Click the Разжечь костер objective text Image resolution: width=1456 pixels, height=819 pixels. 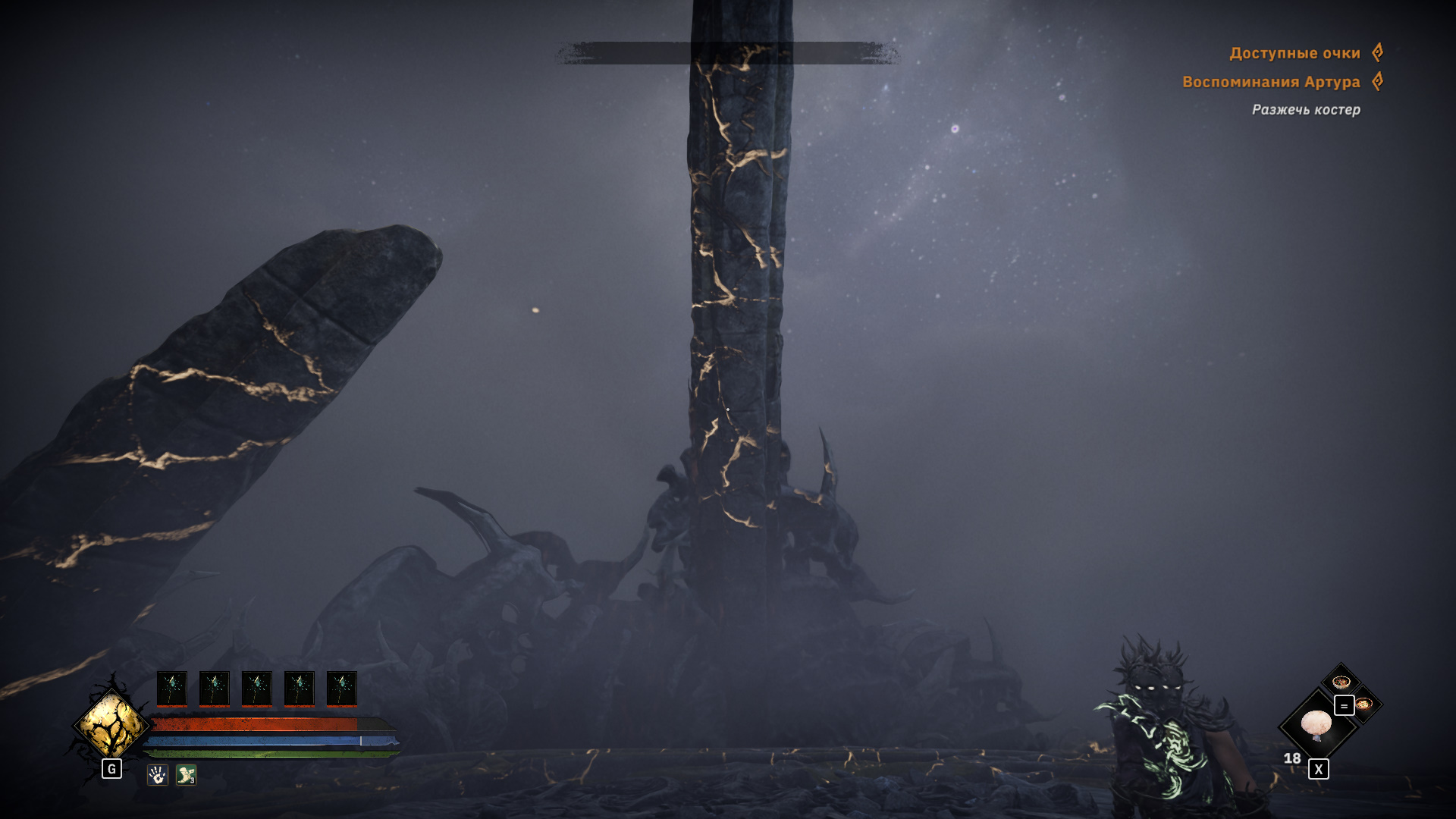pos(1305,110)
